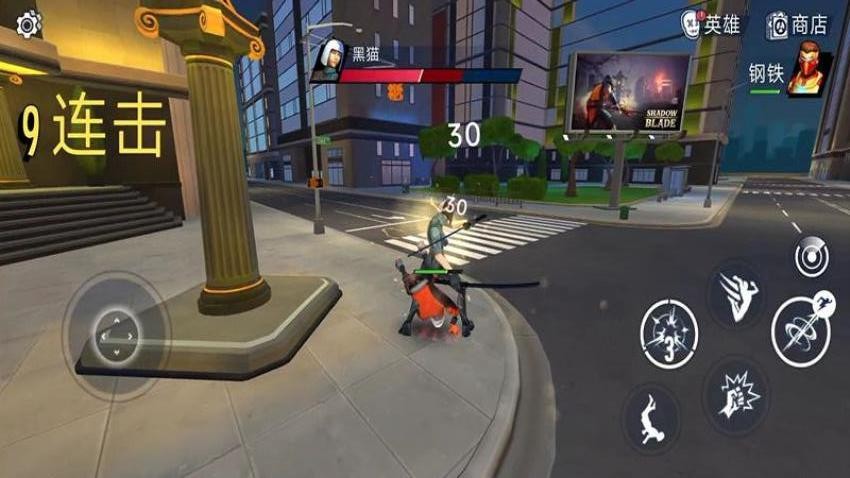850x478 pixels.
Task: Open the 商店 shop
Action: tap(798, 25)
